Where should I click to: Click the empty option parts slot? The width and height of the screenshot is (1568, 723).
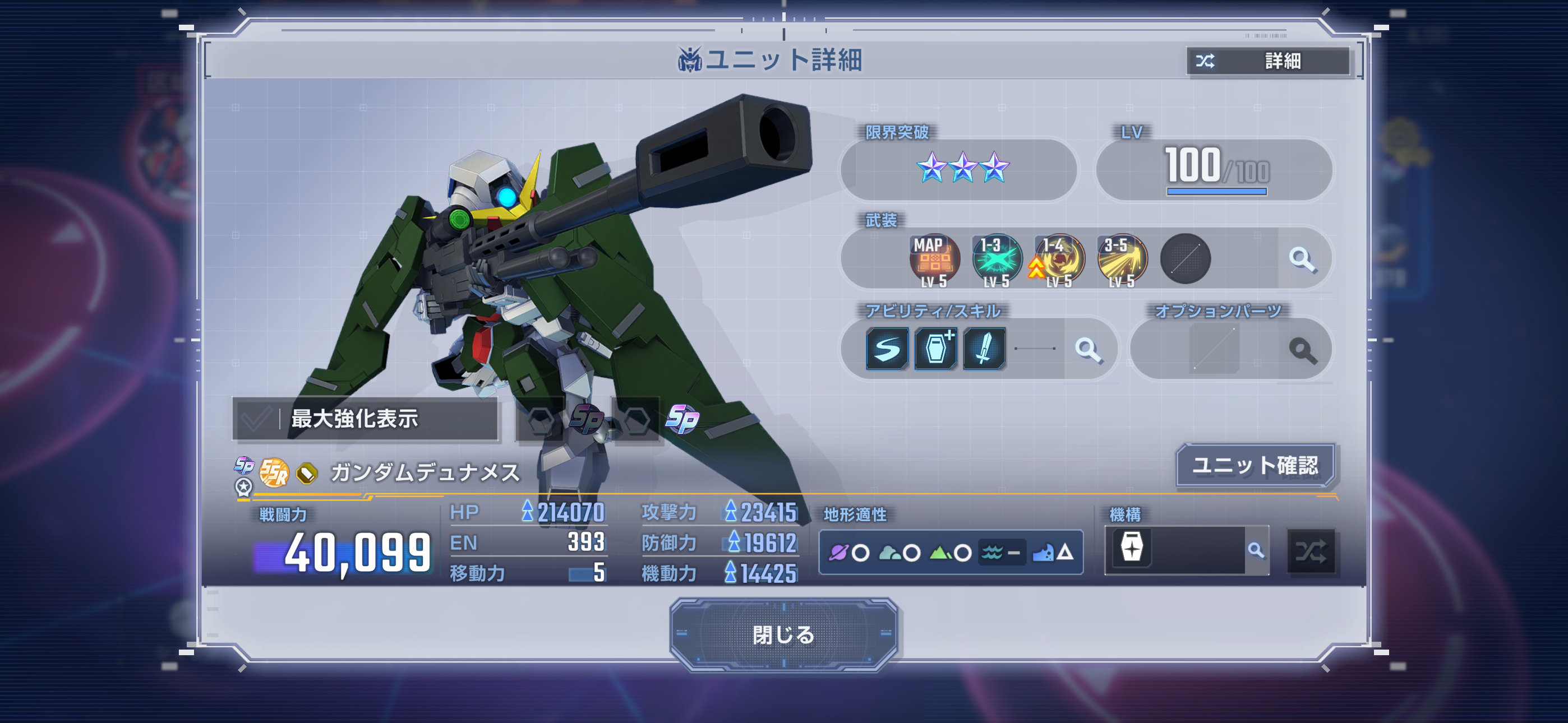(x=1214, y=349)
